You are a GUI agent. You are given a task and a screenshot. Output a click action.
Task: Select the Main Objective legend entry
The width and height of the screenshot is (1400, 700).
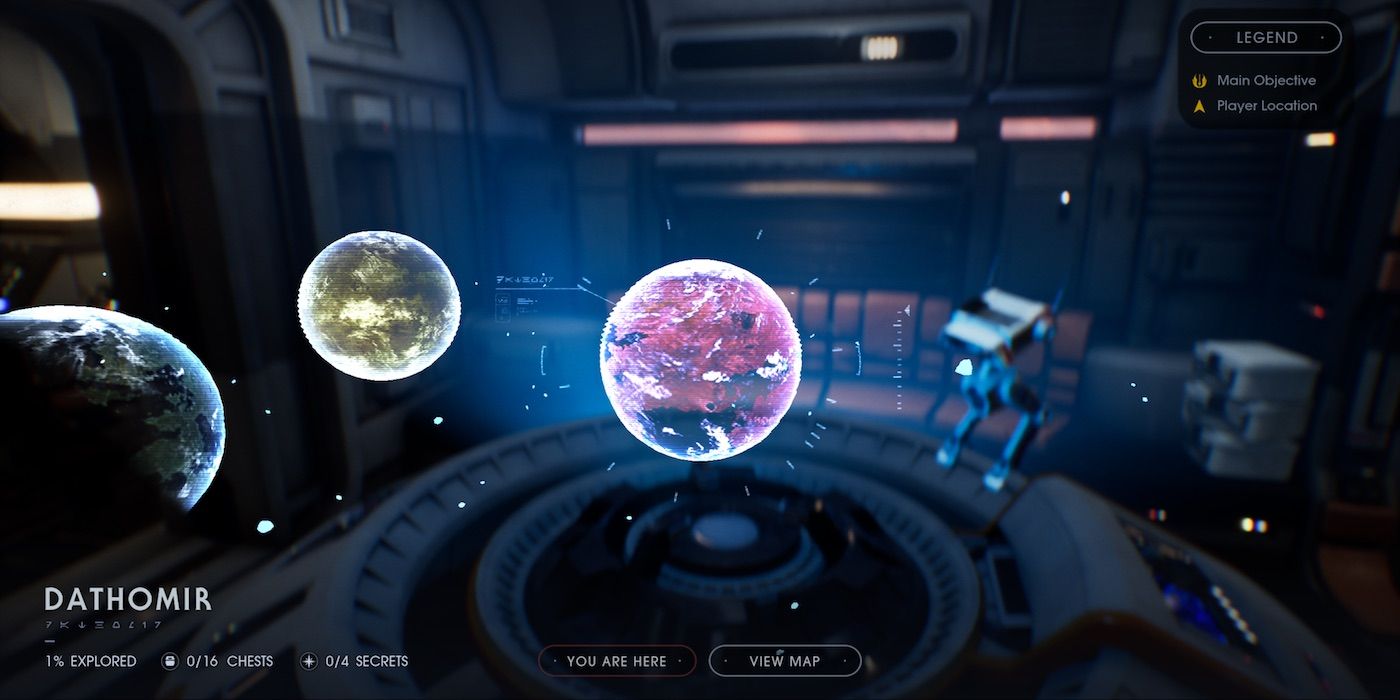[1265, 80]
